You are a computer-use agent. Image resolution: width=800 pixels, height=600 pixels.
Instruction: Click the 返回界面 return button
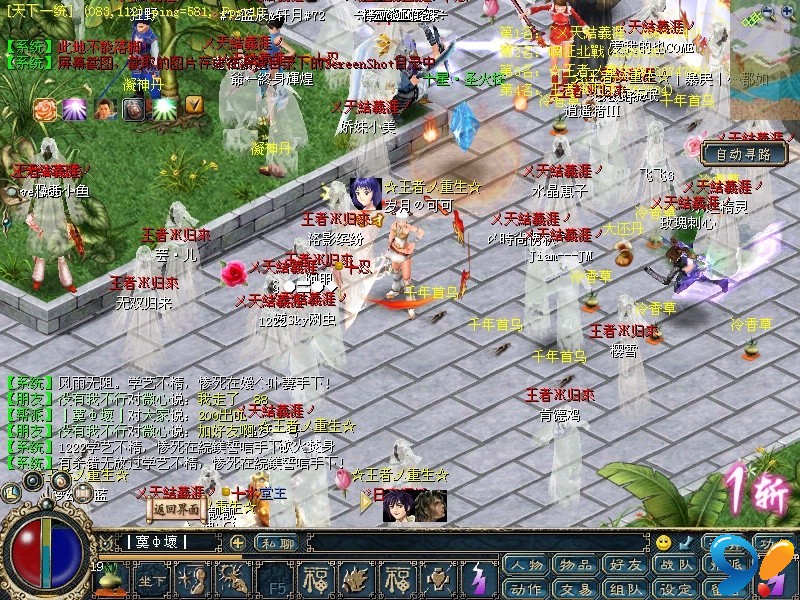174,507
